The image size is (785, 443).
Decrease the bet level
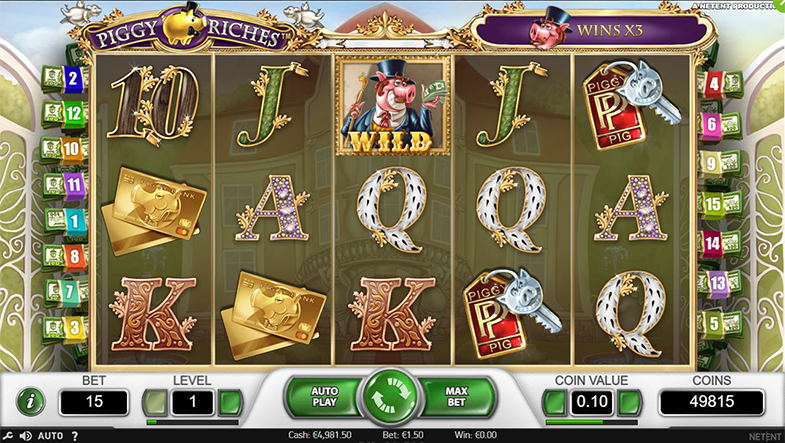(154, 403)
